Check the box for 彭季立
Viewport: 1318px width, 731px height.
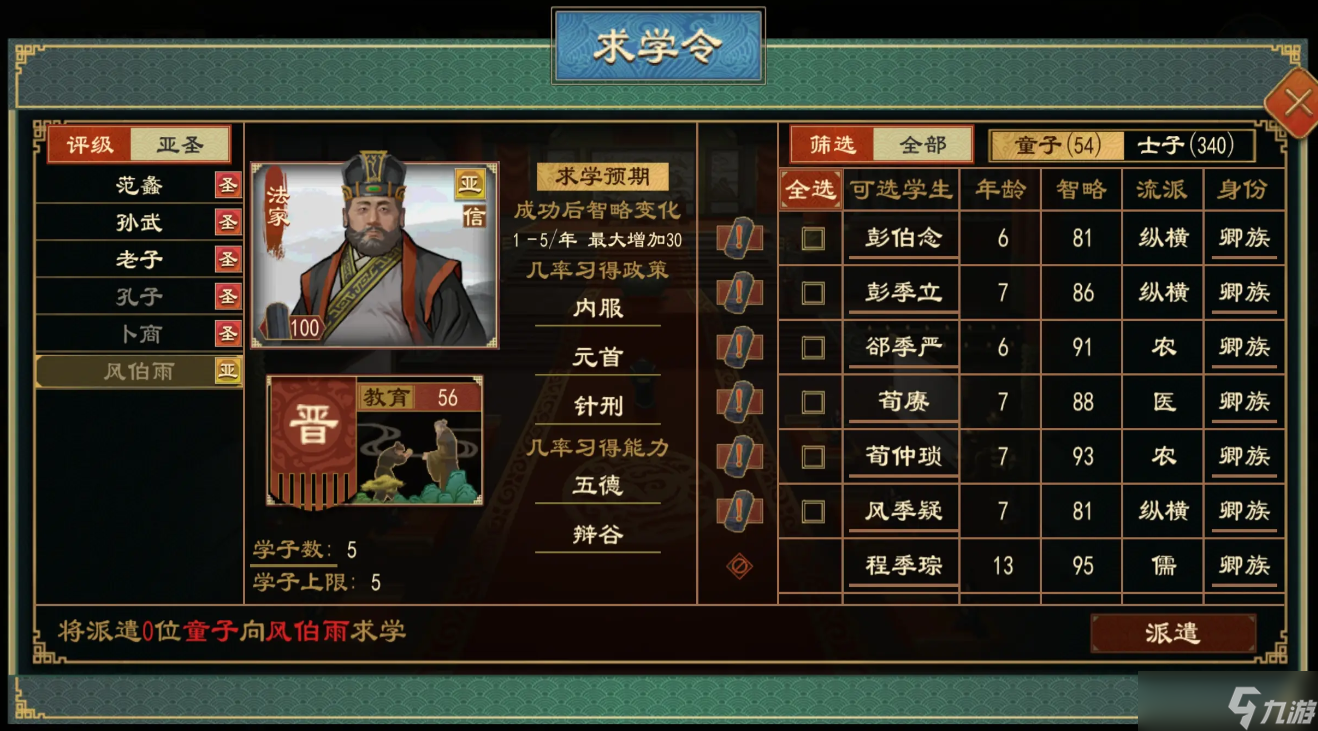[x=813, y=293]
